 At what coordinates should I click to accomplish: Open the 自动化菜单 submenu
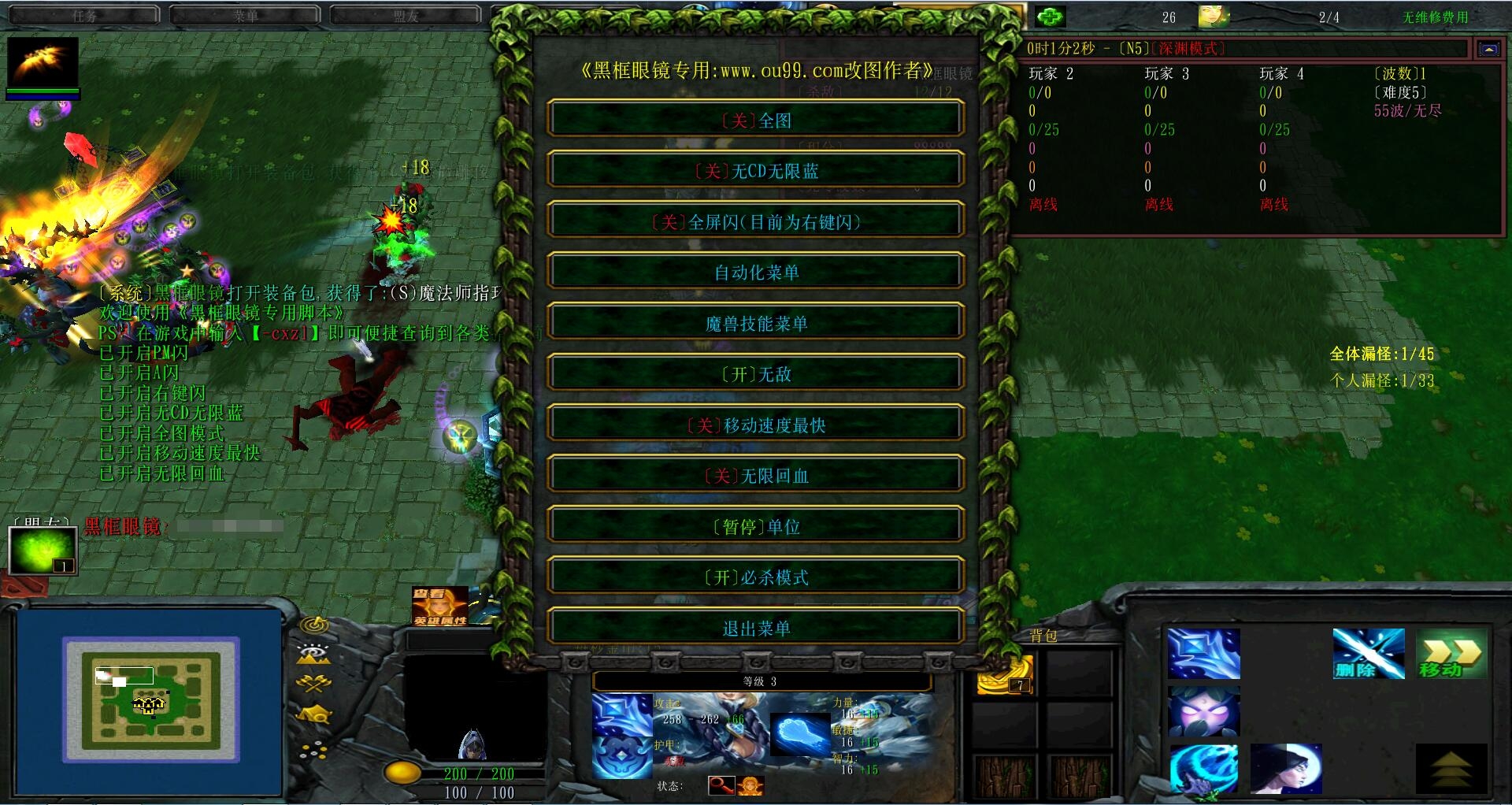point(756,273)
